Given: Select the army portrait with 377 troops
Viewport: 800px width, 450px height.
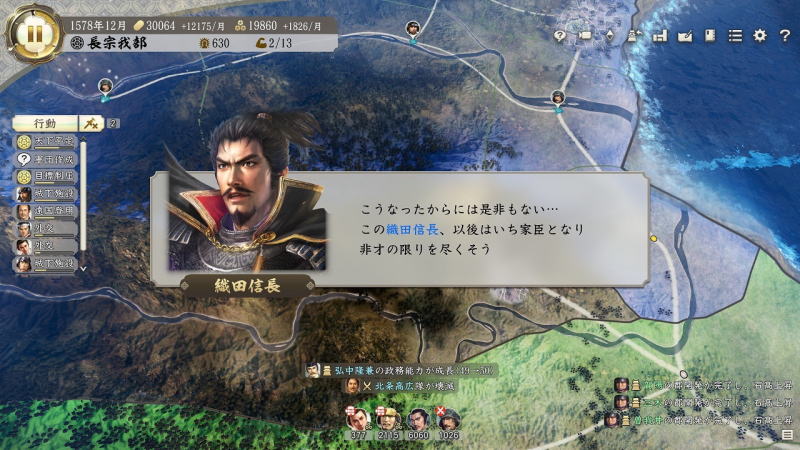Looking at the screenshot, I should [358, 420].
